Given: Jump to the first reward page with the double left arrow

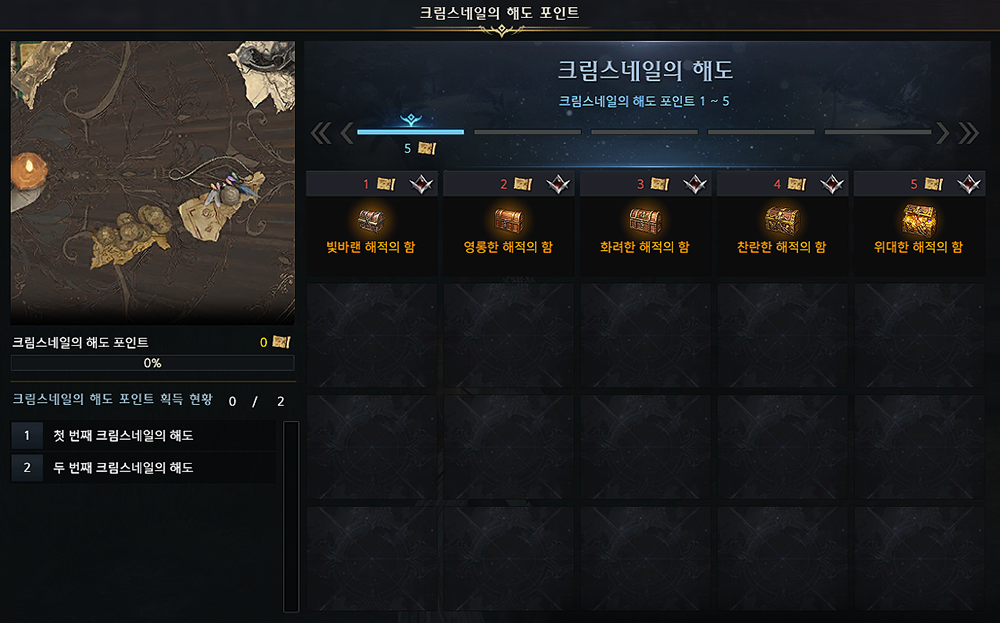Looking at the screenshot, I should [x=321, y=133].
